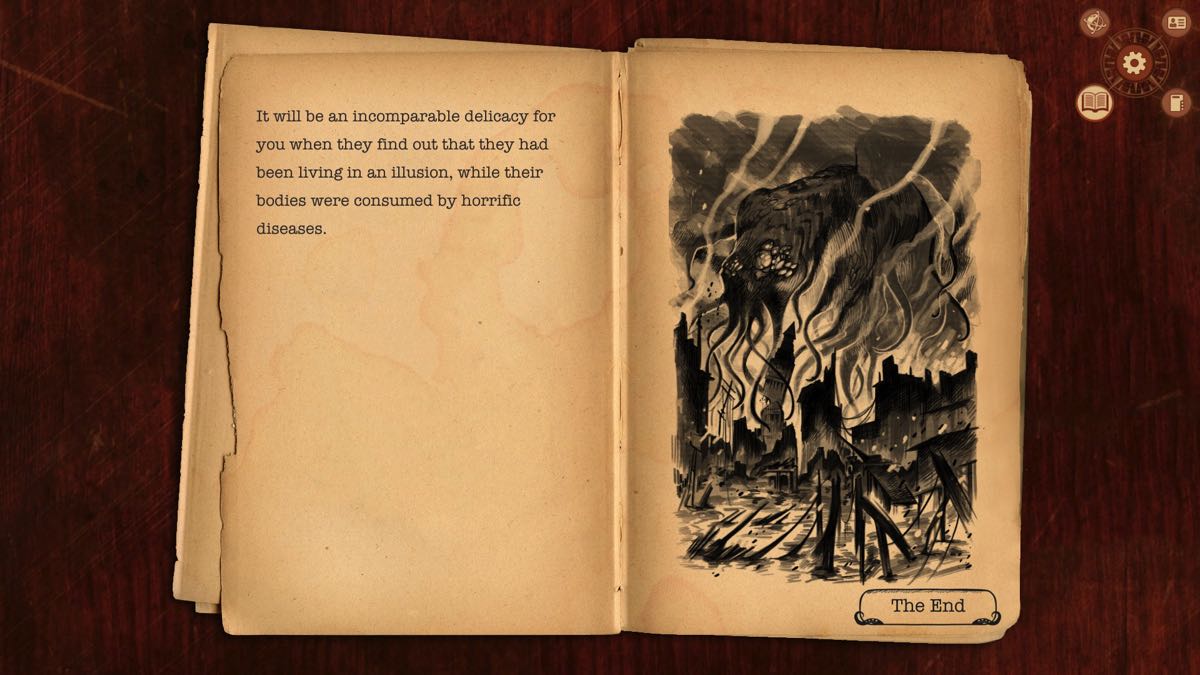1200x675 pixels.
Task: Open the notebook journal icon
Action: (1175, 102)
